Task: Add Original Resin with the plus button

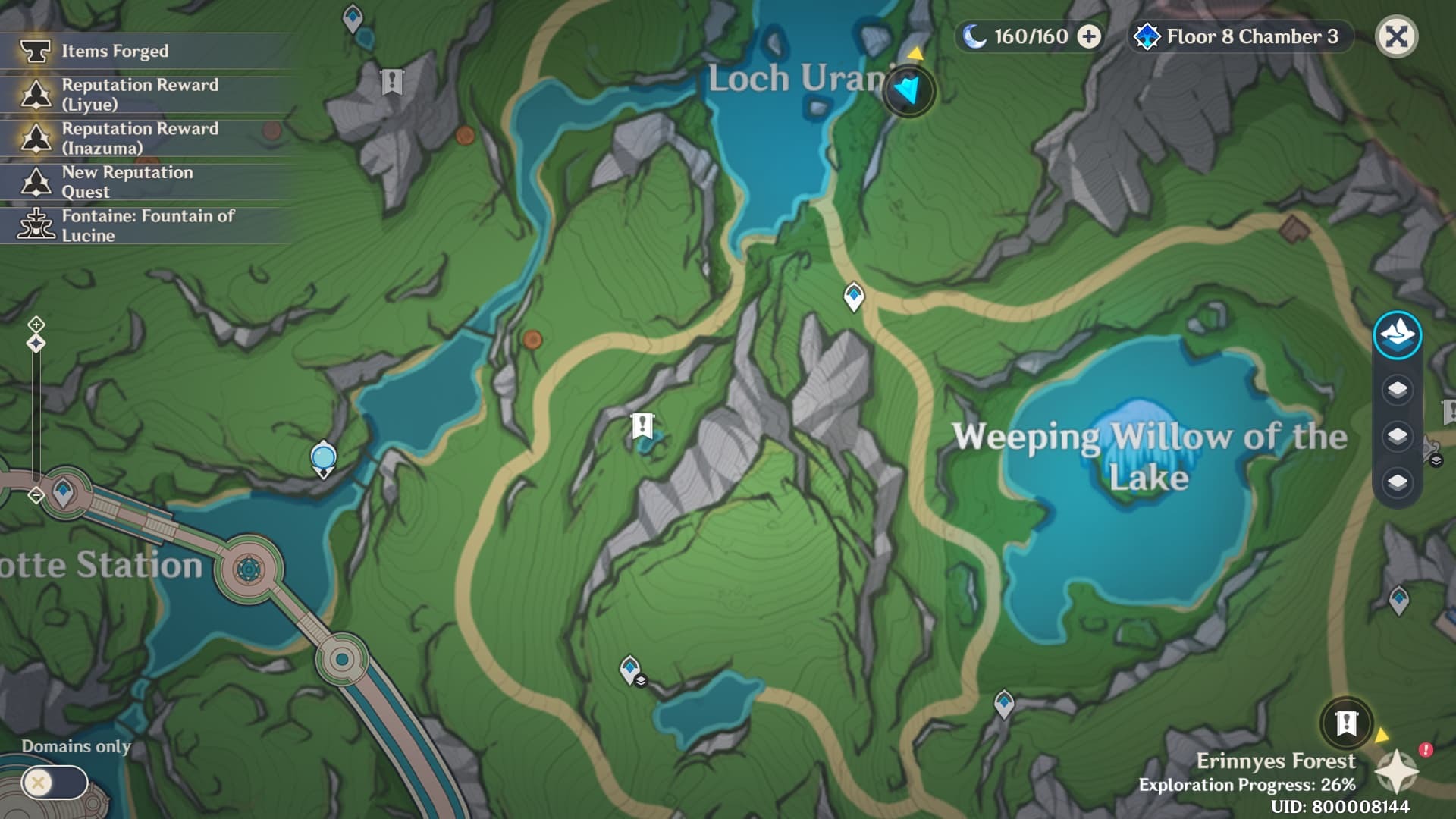Action: click(x=1089, y=36)
